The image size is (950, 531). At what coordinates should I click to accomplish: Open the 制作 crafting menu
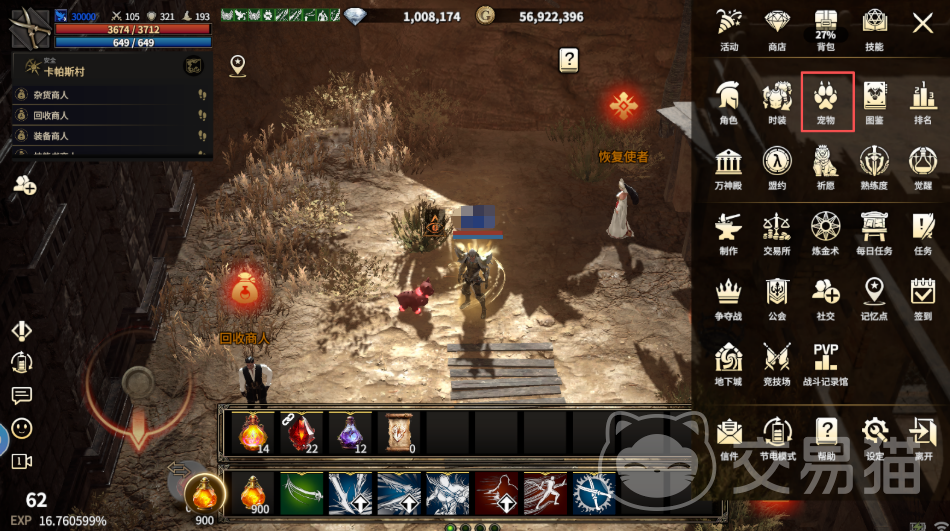[728, 232]
